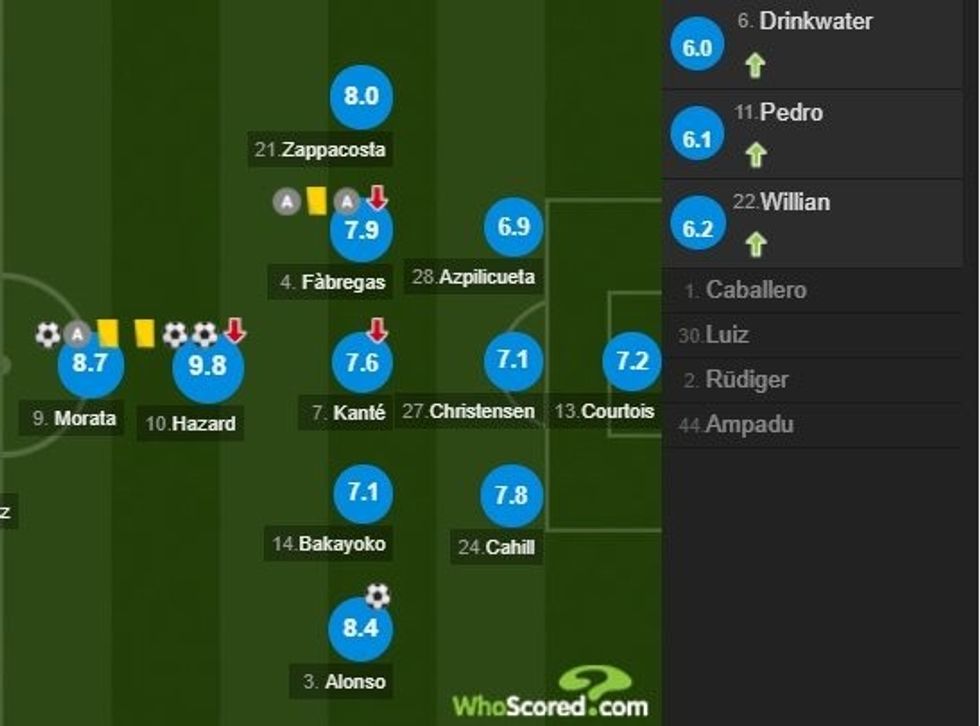Open Bakayoko's 7.1 rating bubble
The height and width of the screenshot is (726, 980).
361,492
